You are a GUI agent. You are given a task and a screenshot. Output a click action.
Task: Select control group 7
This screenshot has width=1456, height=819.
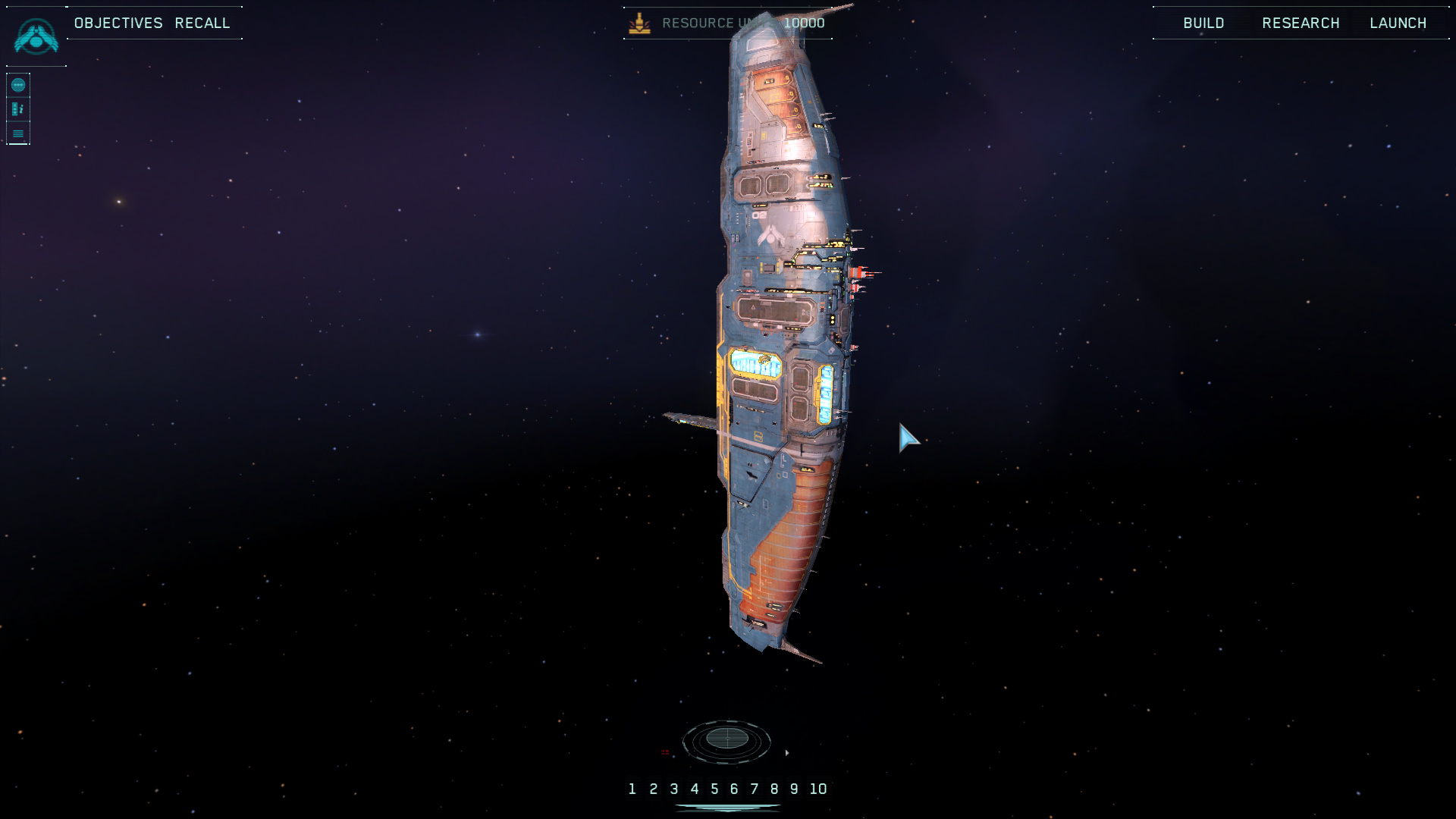click(x=755, y=789)
